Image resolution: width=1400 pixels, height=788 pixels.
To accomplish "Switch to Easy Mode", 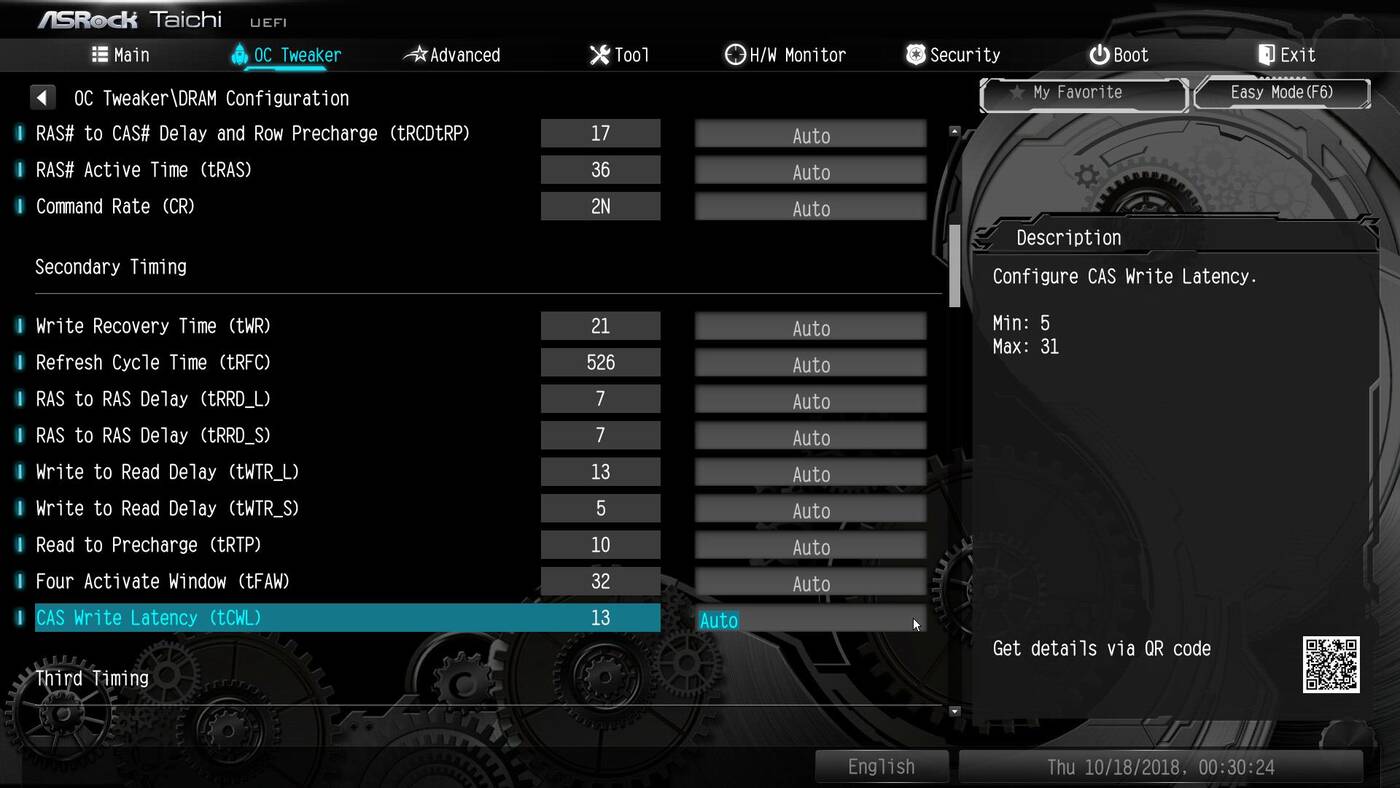I will [x=1281, y=93].
